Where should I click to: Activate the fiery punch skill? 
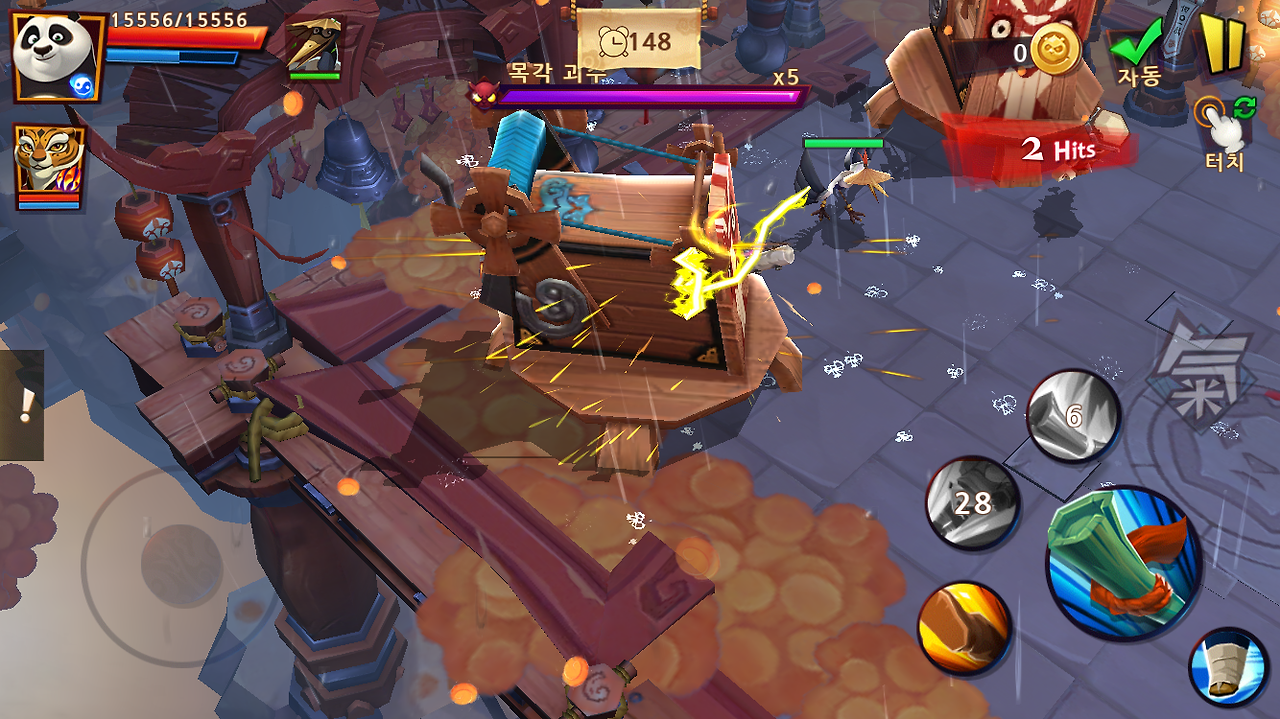click(x=965, y=628)
